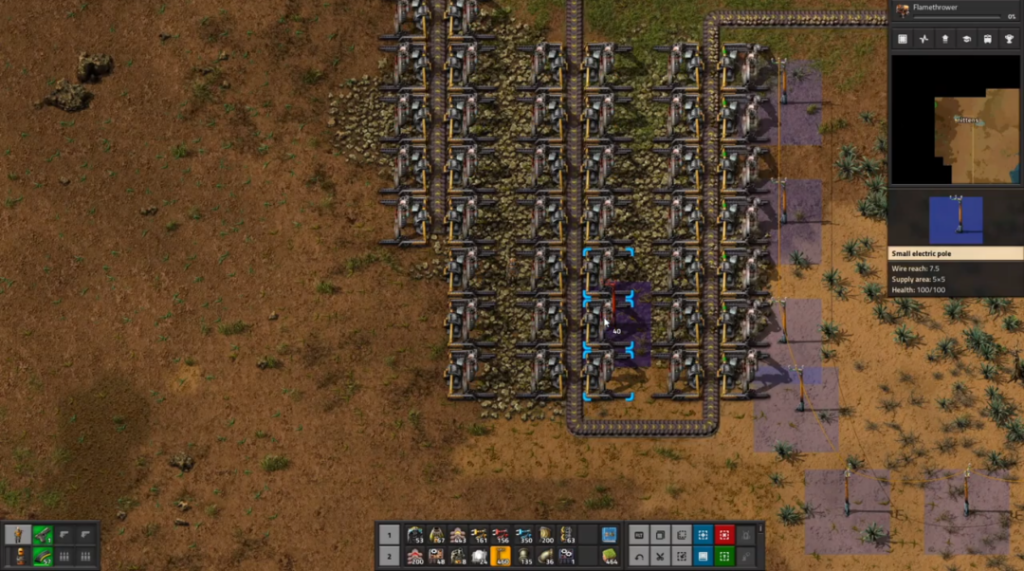
Task: Open the graduation cap tips icon
Action: 967,39
